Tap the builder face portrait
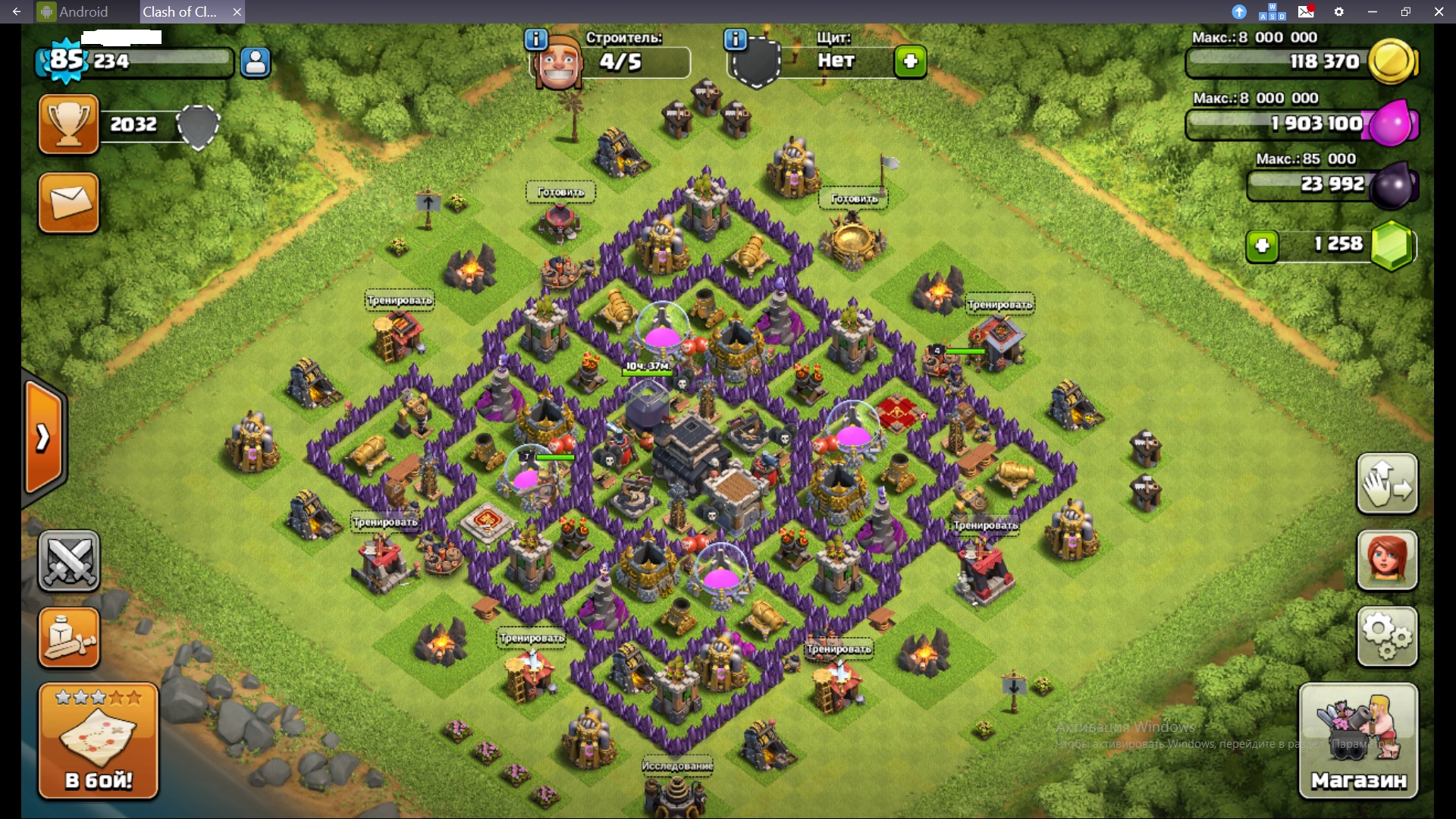Screen dimensions: 1456x819 coord(558,64)
